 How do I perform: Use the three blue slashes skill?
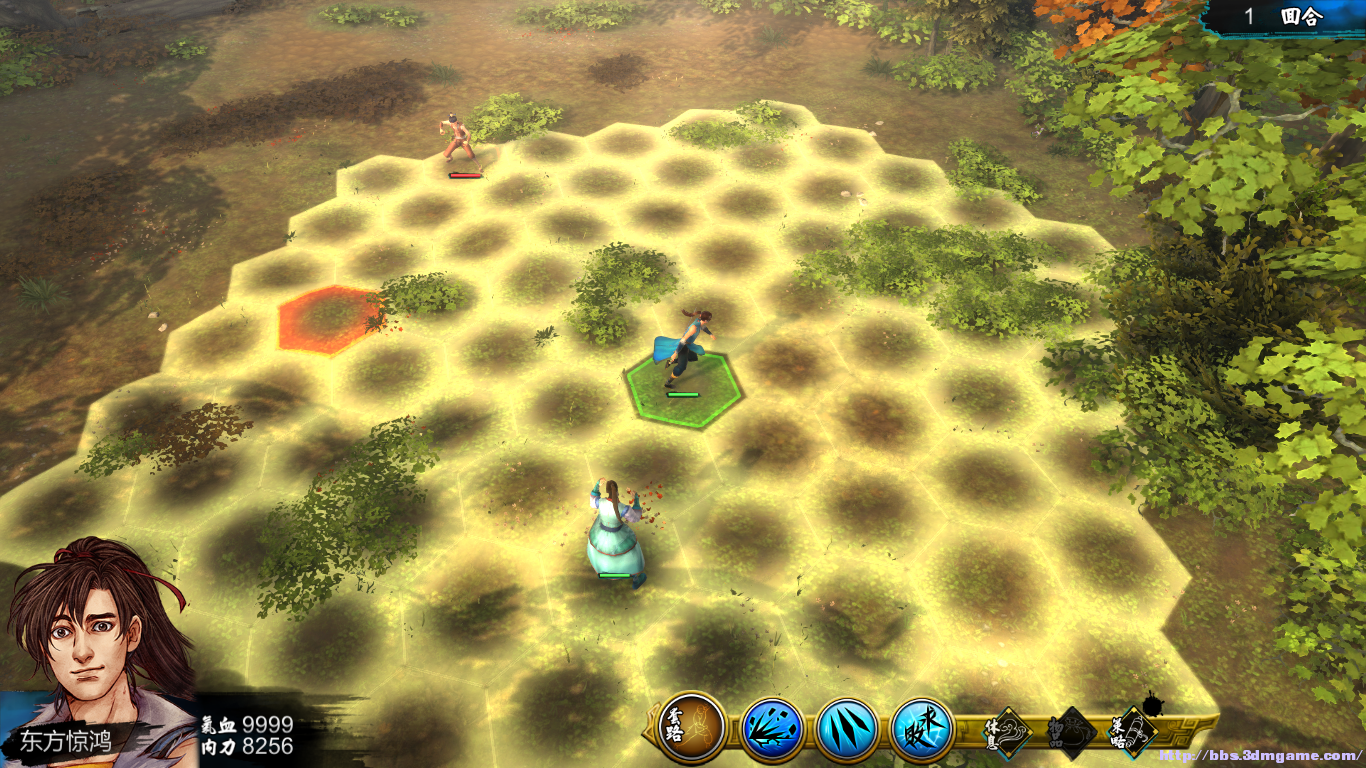[847, 729]
